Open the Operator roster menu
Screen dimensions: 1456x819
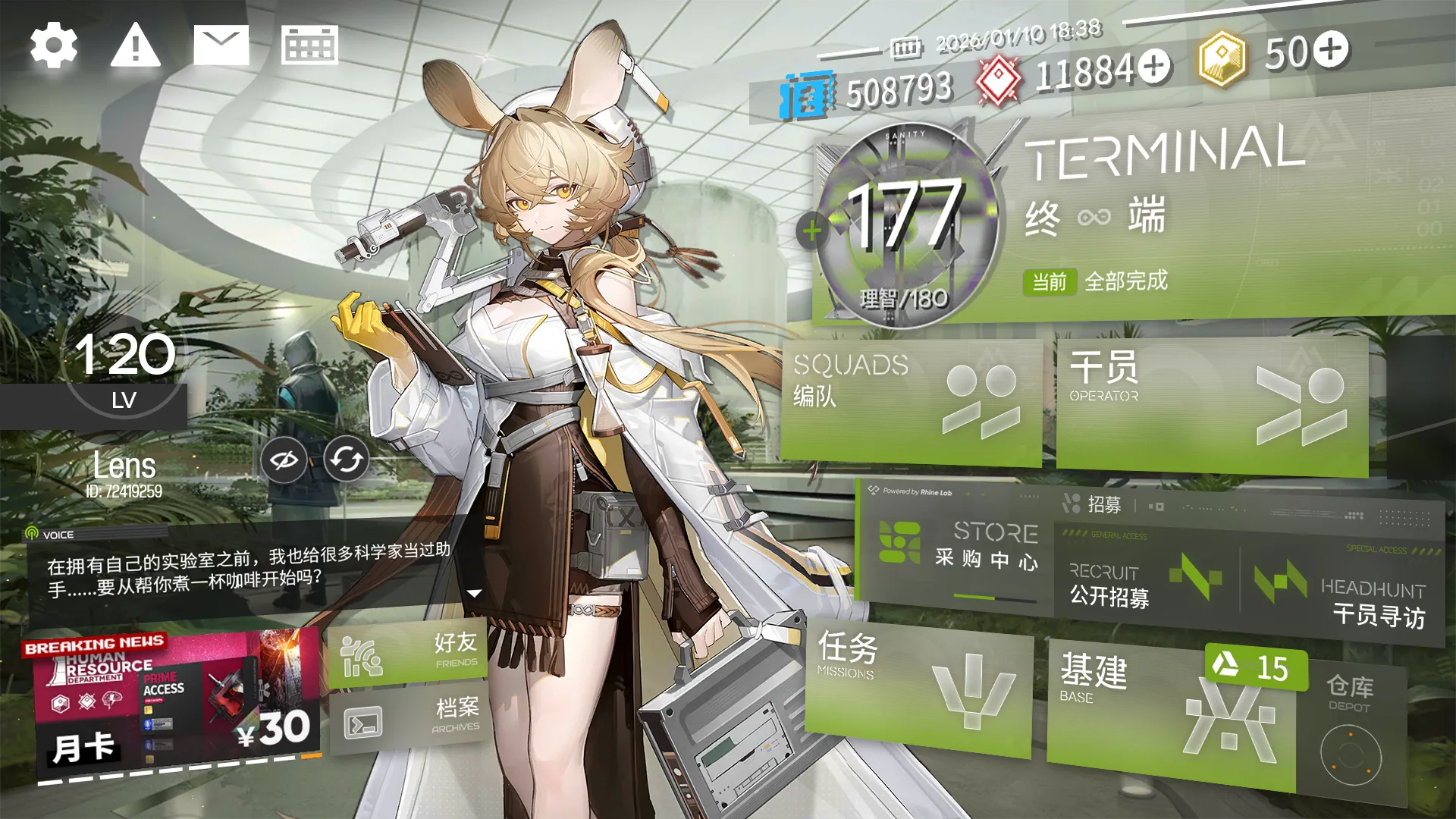[x=1210, y=406]
